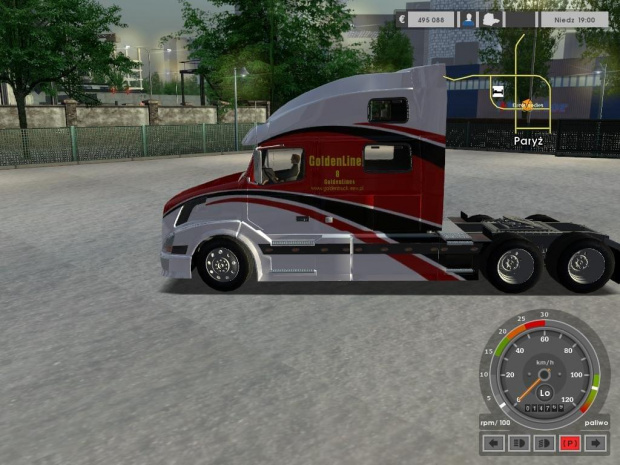Click the cap icon in top bar

point(491,18)
